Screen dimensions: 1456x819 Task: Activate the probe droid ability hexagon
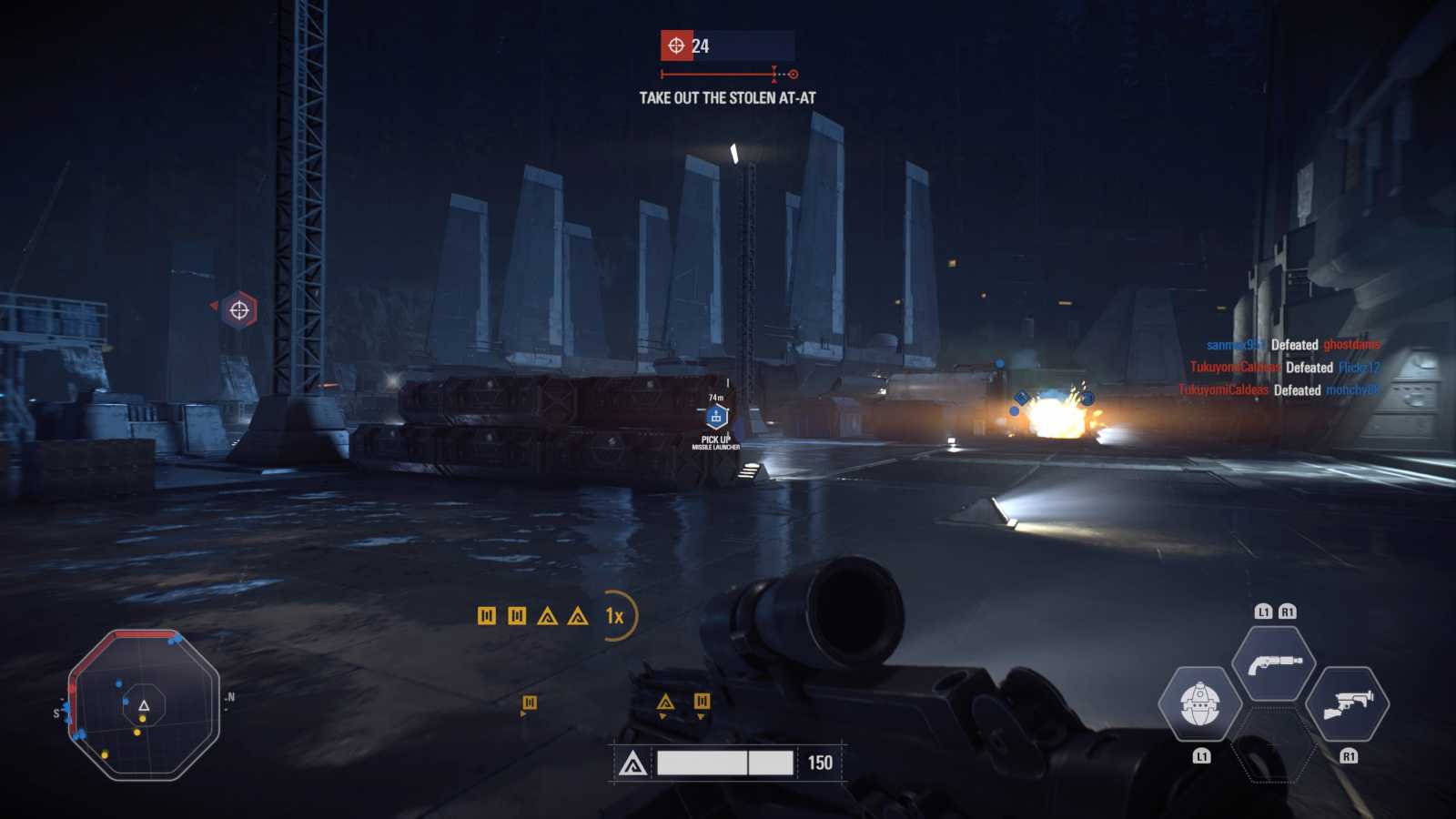pyautogui.click(x=1200, y=703)
